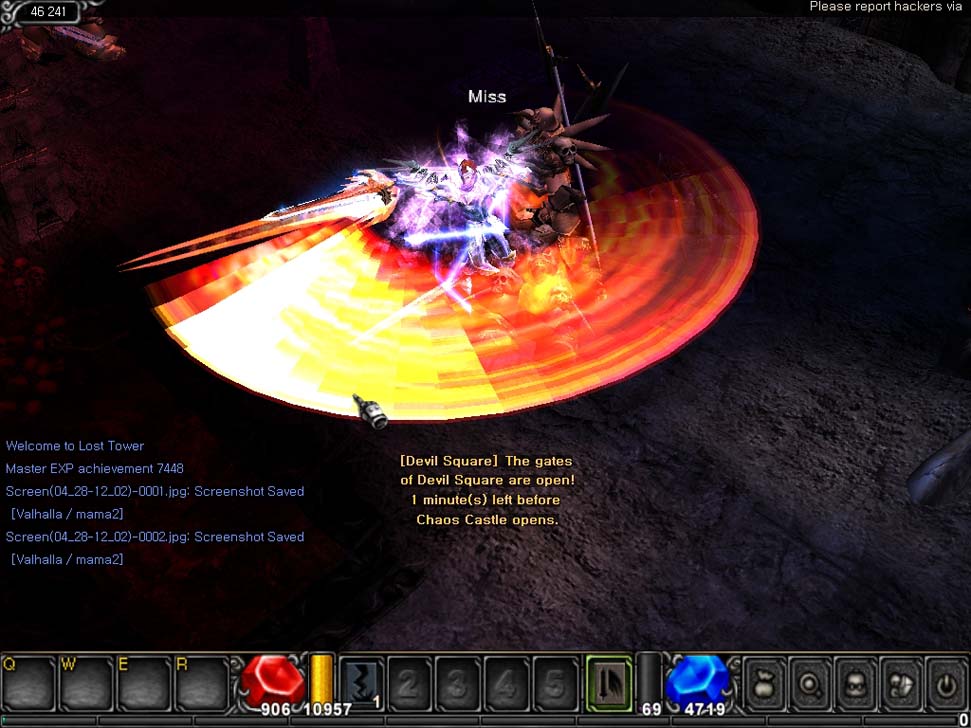
Task: Open the character face menu button
Action: [x=856, y=684]
